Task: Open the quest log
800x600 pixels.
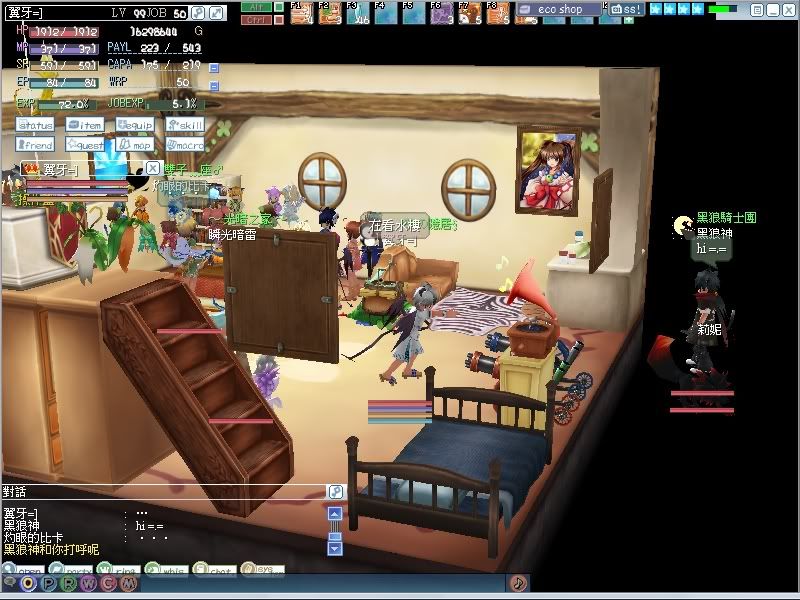Action: click(x=86, y=145)
